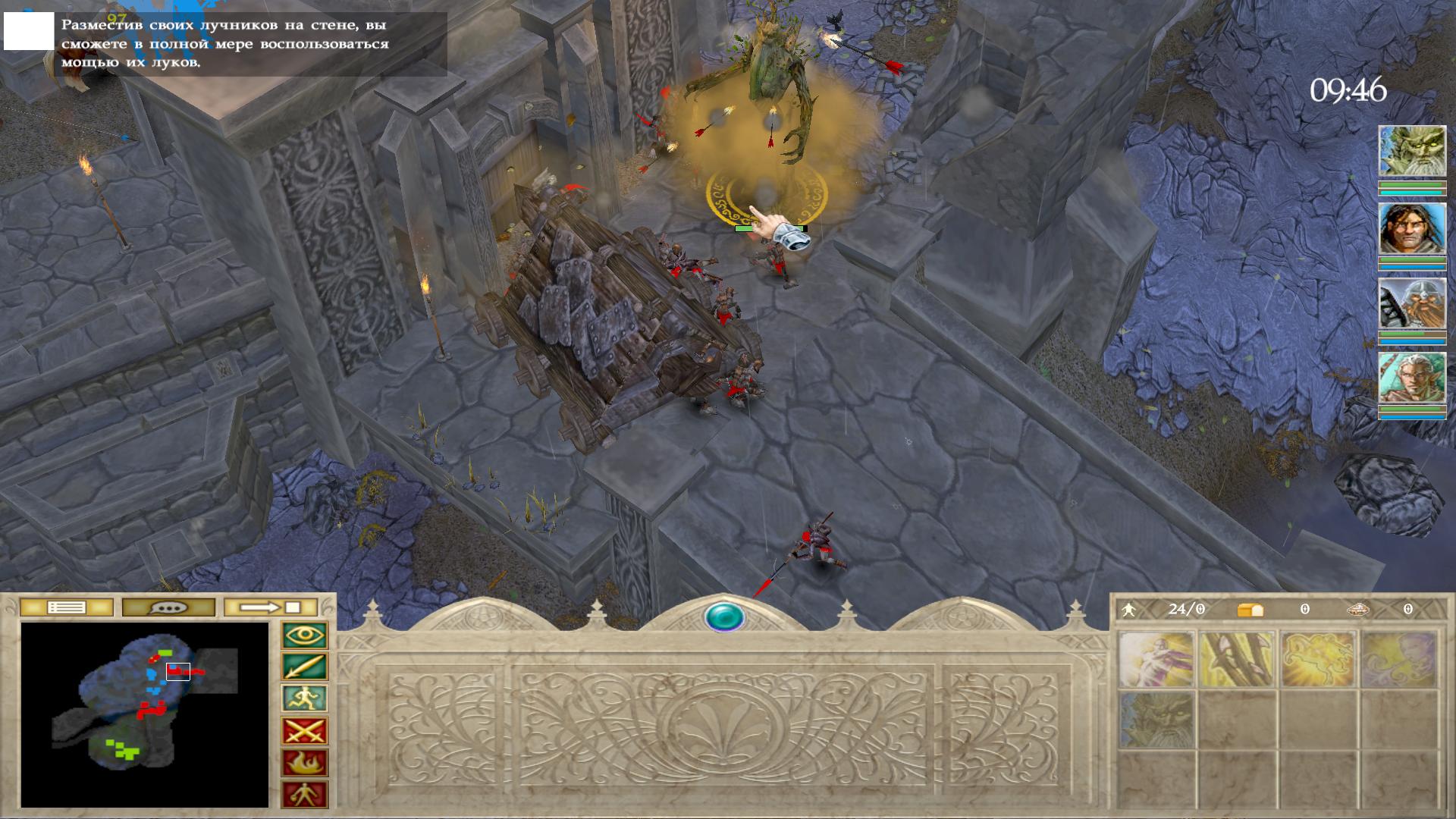
Task: Cast the purple wind-blowing face spell
Action: pyautogui.click(x=1398, y=659)
